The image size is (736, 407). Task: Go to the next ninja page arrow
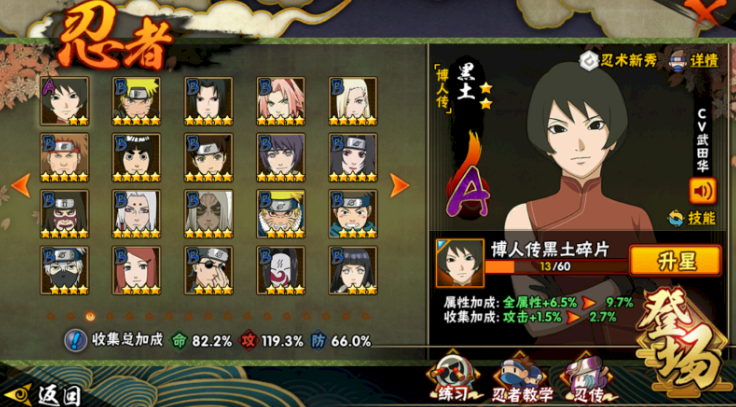click(399, 185)
